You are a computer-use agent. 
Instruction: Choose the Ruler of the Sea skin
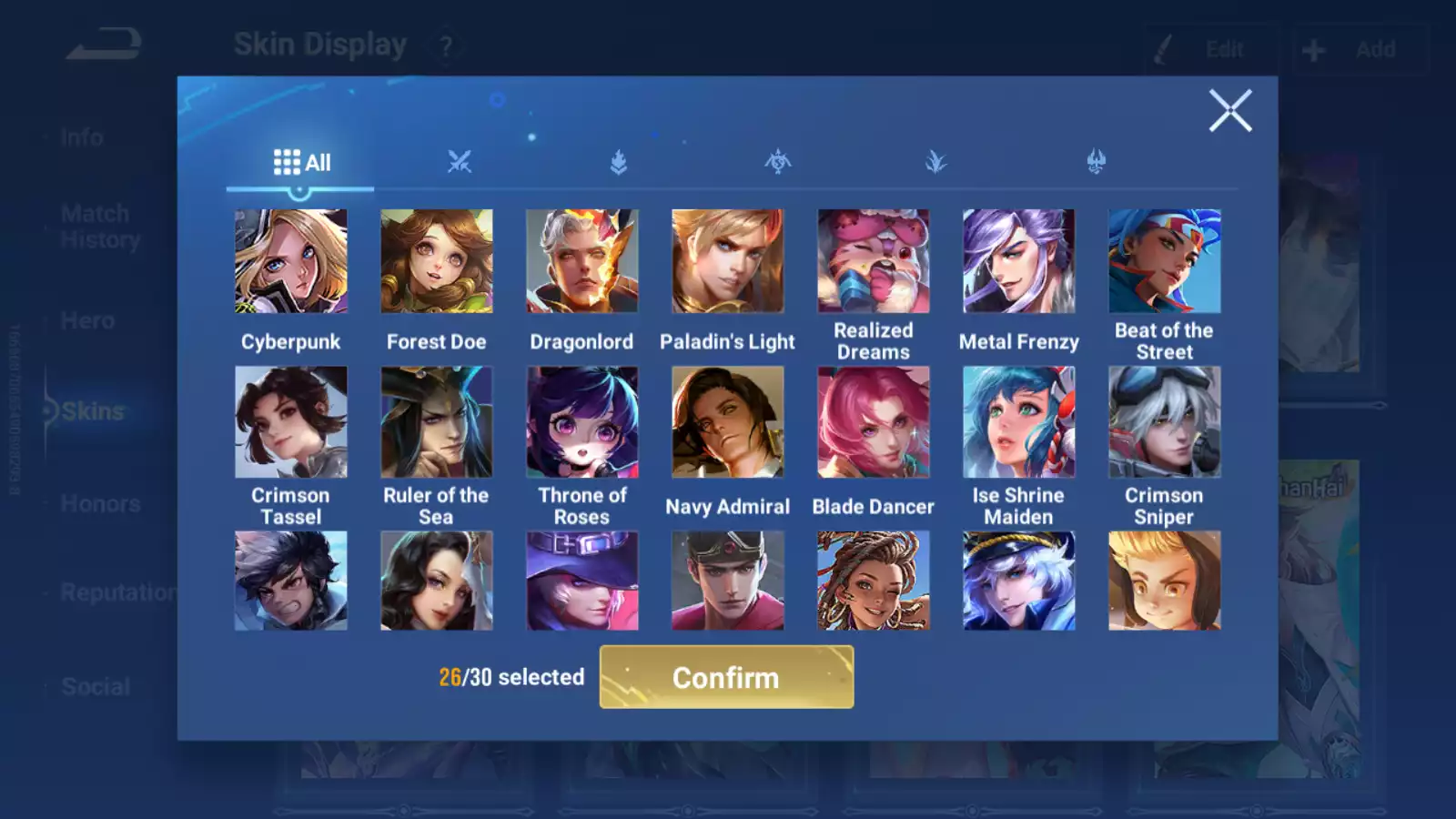pos(437,422)
